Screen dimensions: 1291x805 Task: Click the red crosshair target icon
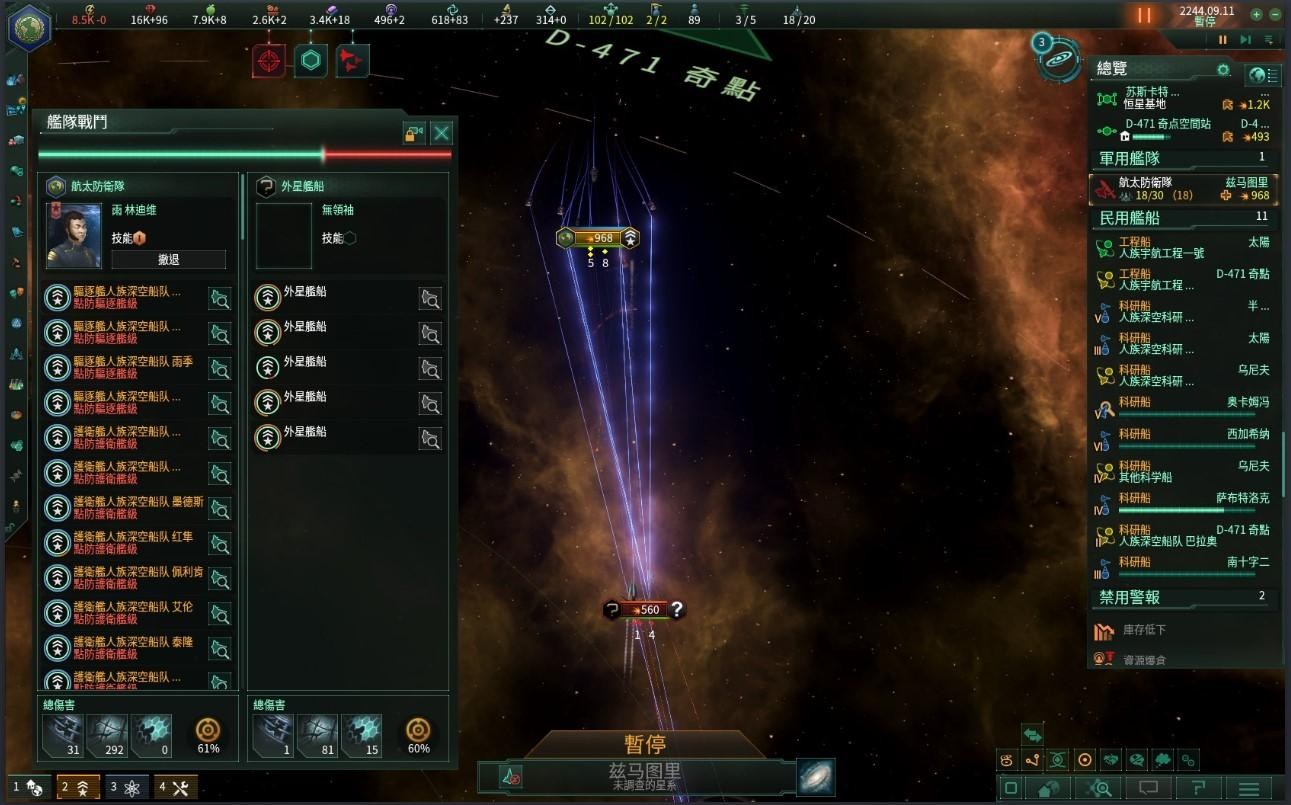(x=269, y=61)
